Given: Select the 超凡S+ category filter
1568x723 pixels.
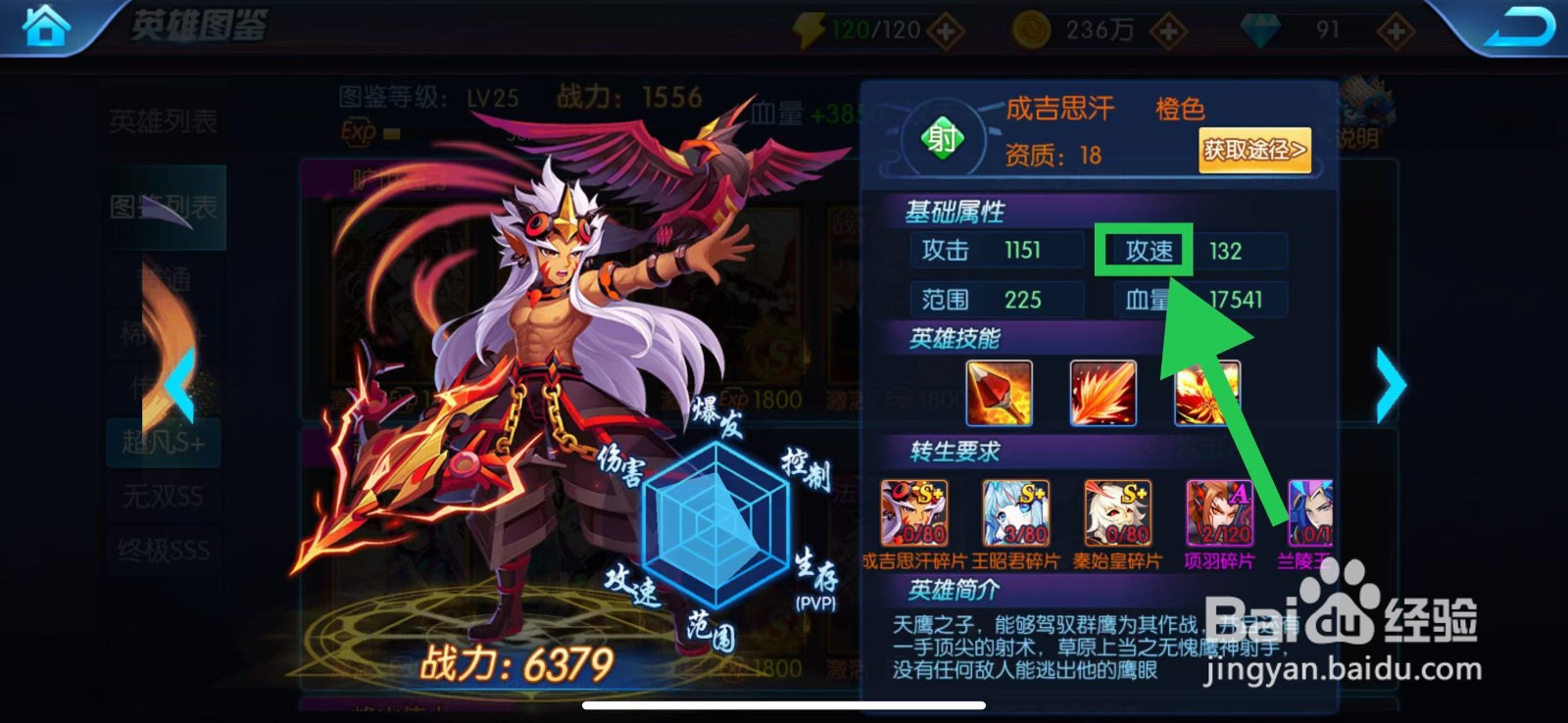Looking at the screenshot, I should [165, 443].
